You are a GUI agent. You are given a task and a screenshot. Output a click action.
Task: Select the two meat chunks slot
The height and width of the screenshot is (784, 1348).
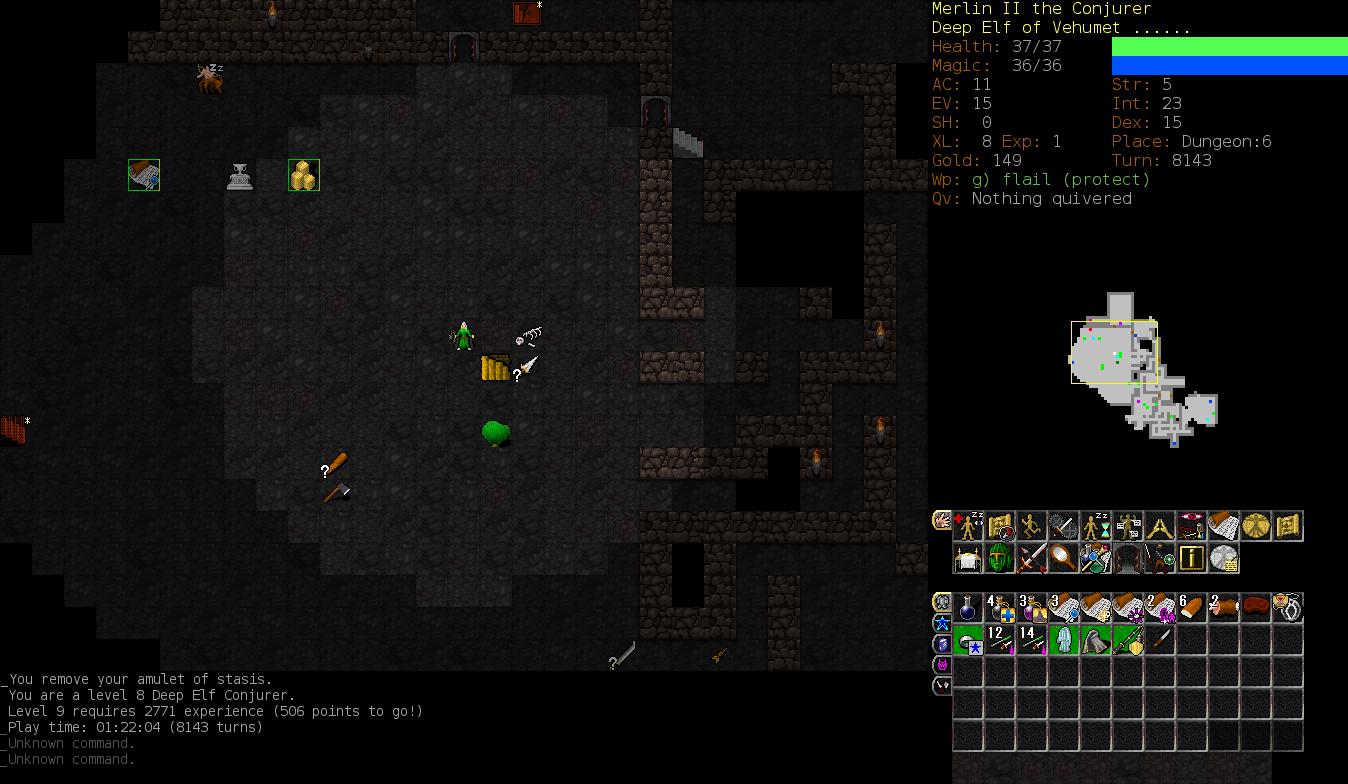click(x=1223, y=608)
